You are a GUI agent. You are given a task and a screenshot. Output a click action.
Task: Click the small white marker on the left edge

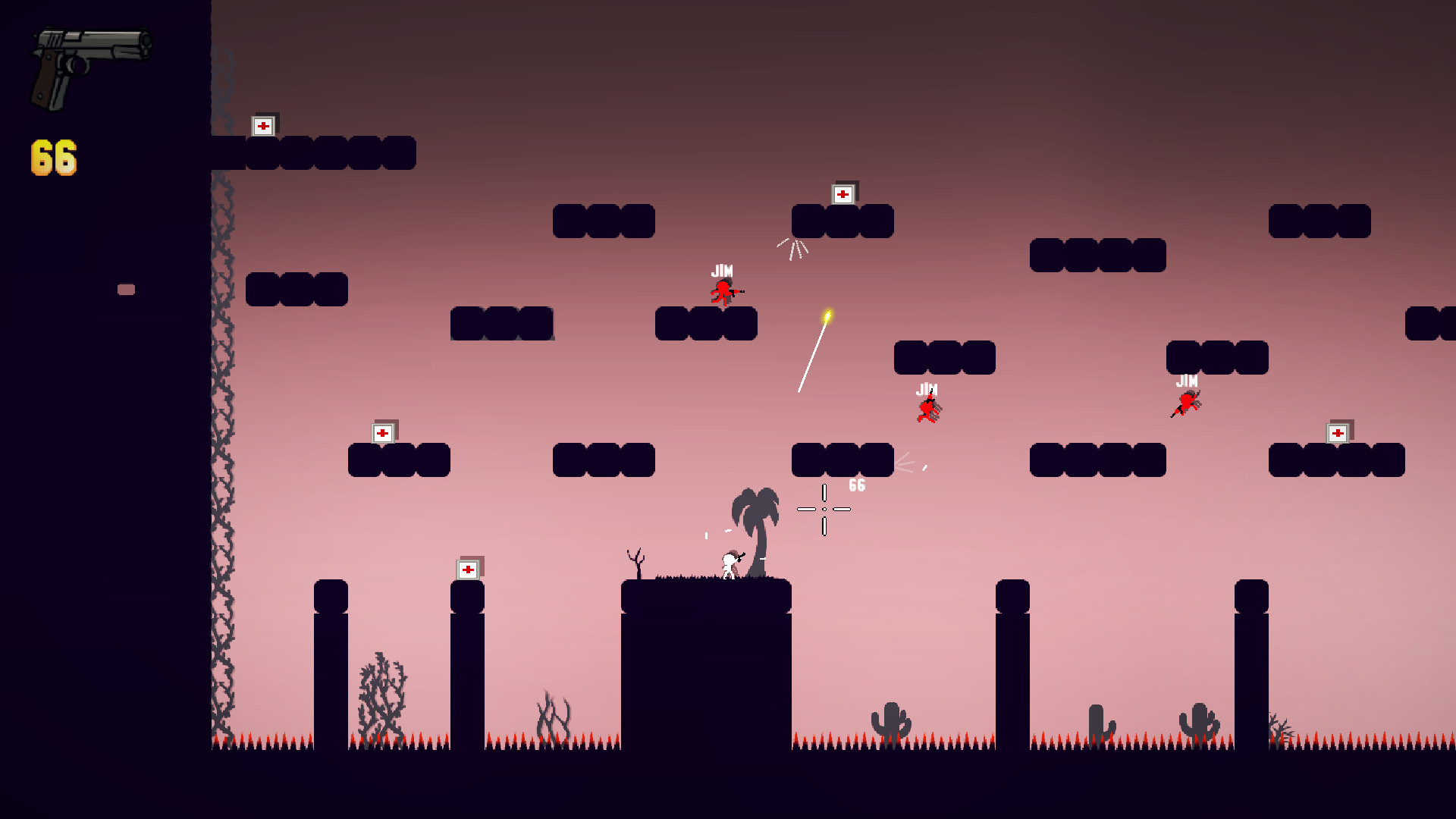(x=125, y=288)
